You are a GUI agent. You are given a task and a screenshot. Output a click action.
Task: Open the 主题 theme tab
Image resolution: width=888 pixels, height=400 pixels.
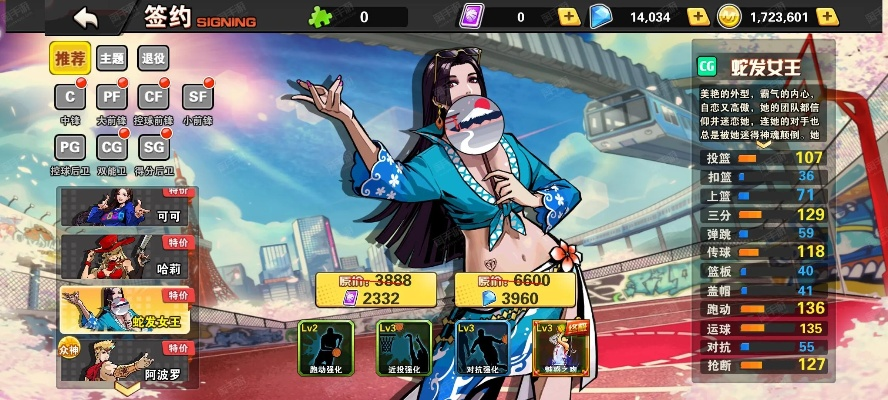(x=111, y=59)
